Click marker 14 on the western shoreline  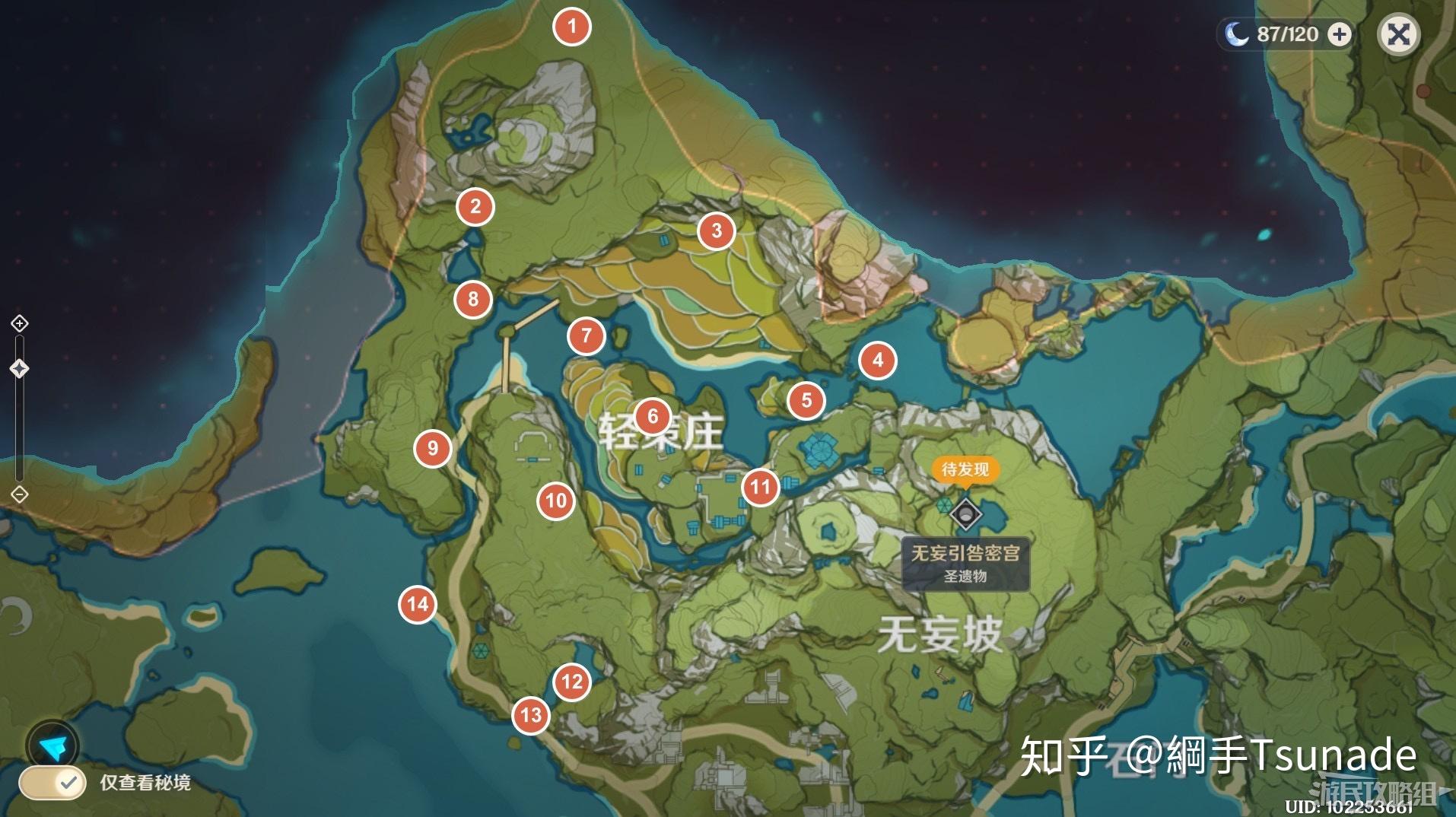[416, 603]
